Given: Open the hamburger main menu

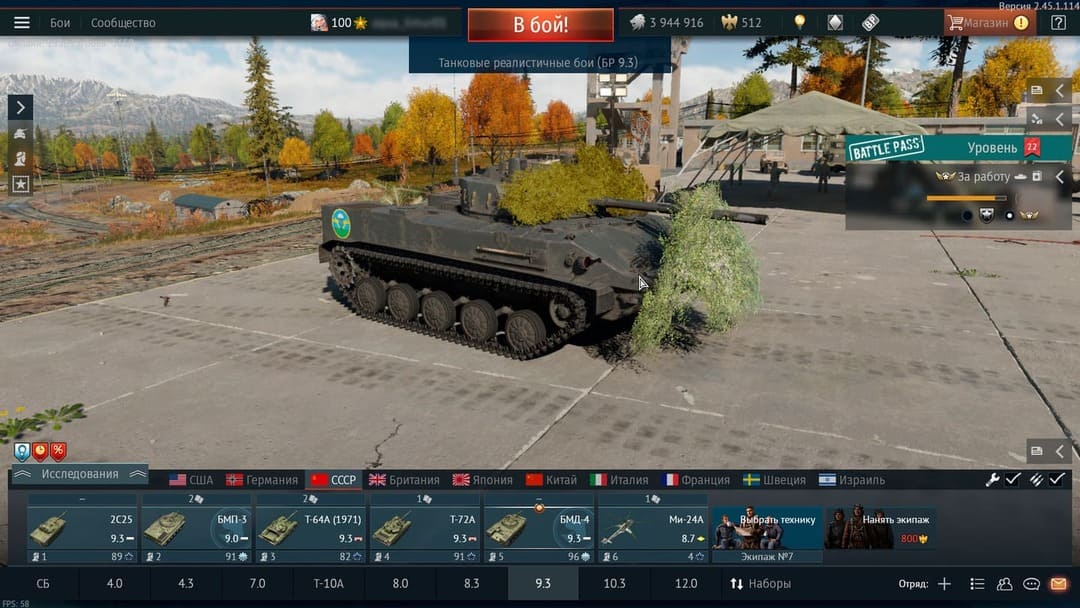Looking at the screenshot, I should tap(21, 23).
